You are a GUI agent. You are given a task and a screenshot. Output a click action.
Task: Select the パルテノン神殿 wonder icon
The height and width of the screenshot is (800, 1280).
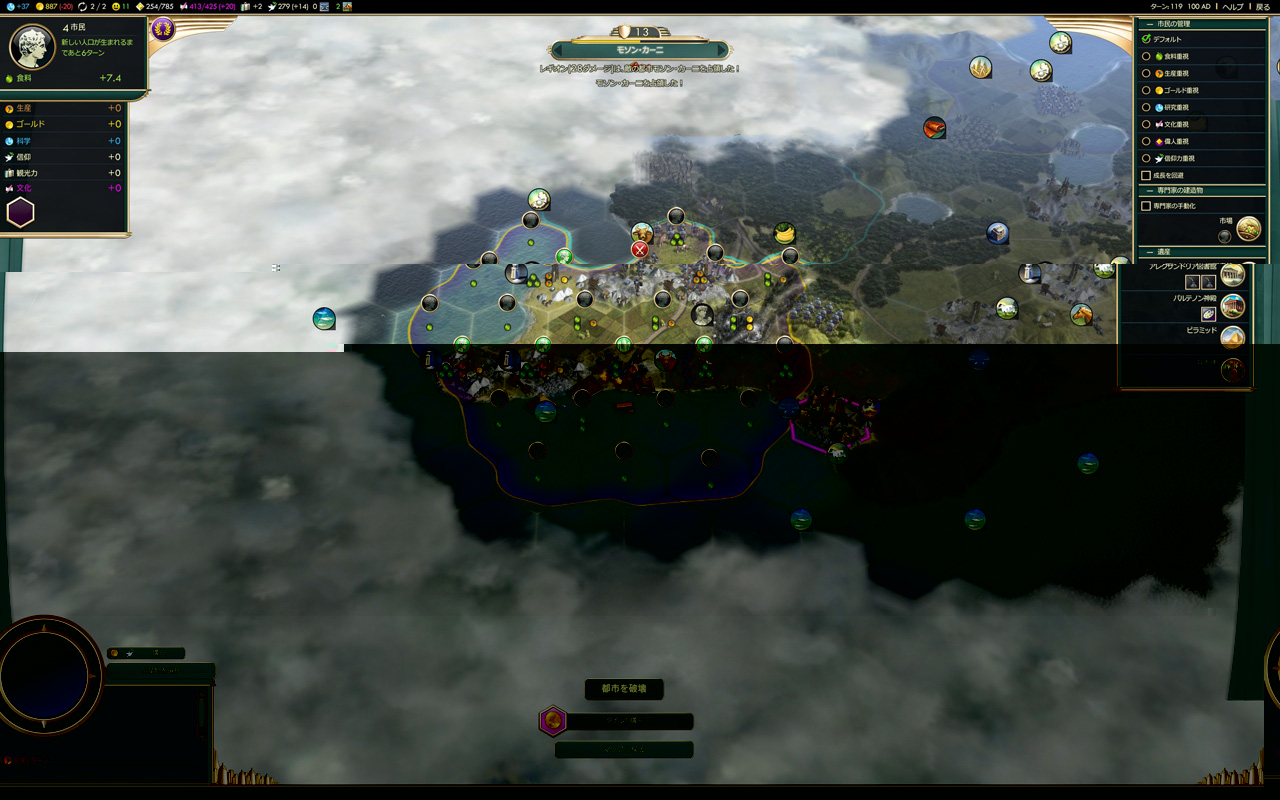pos(1232,306)
